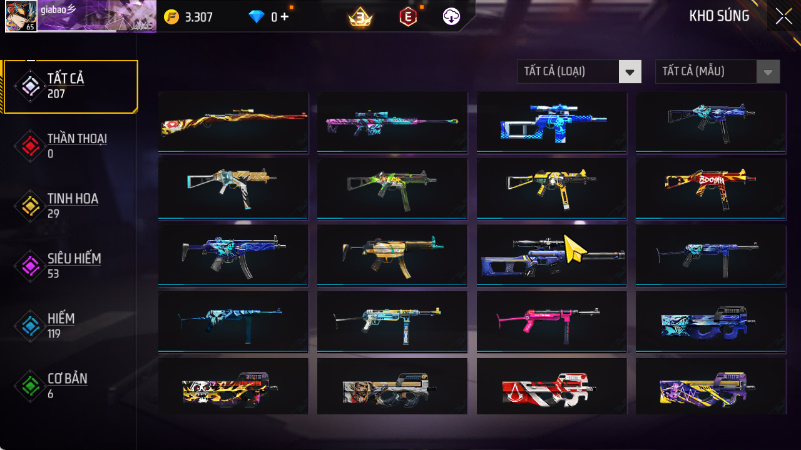Switch to the Thần Thoại rarity tab
This screenshot has height=450, width=801.
70,145
